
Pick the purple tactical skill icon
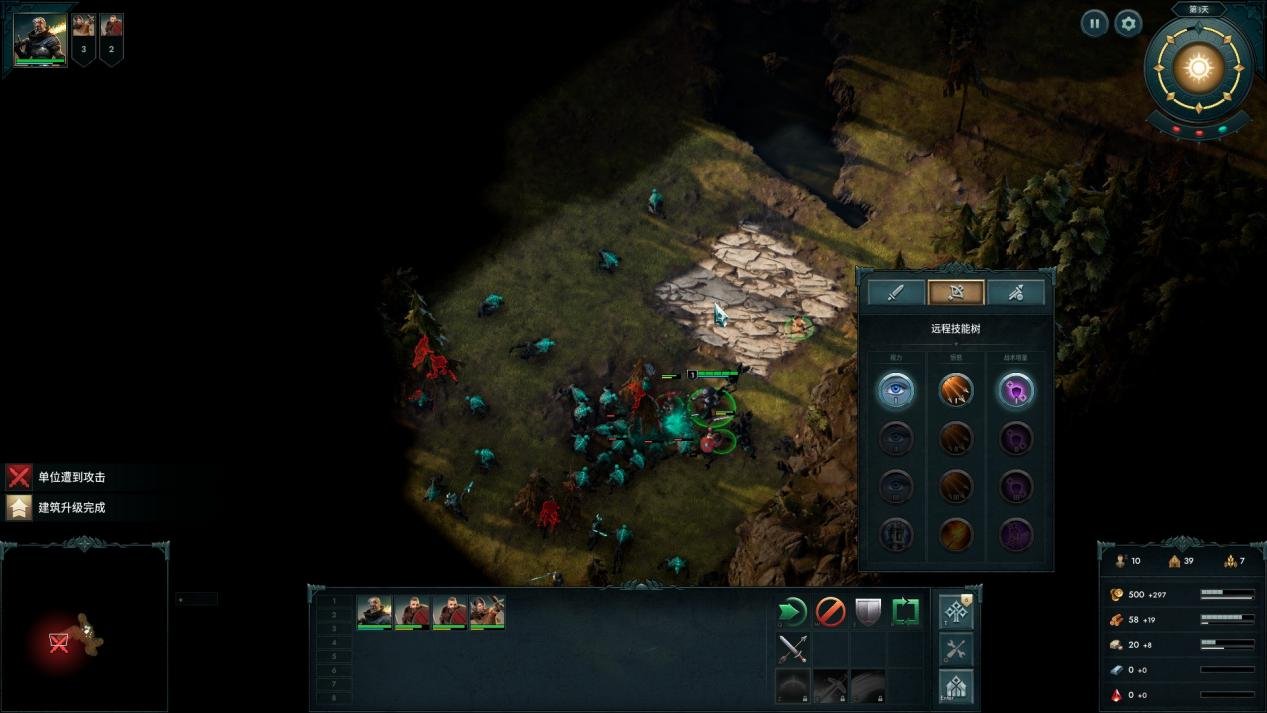click(1016, 390)
